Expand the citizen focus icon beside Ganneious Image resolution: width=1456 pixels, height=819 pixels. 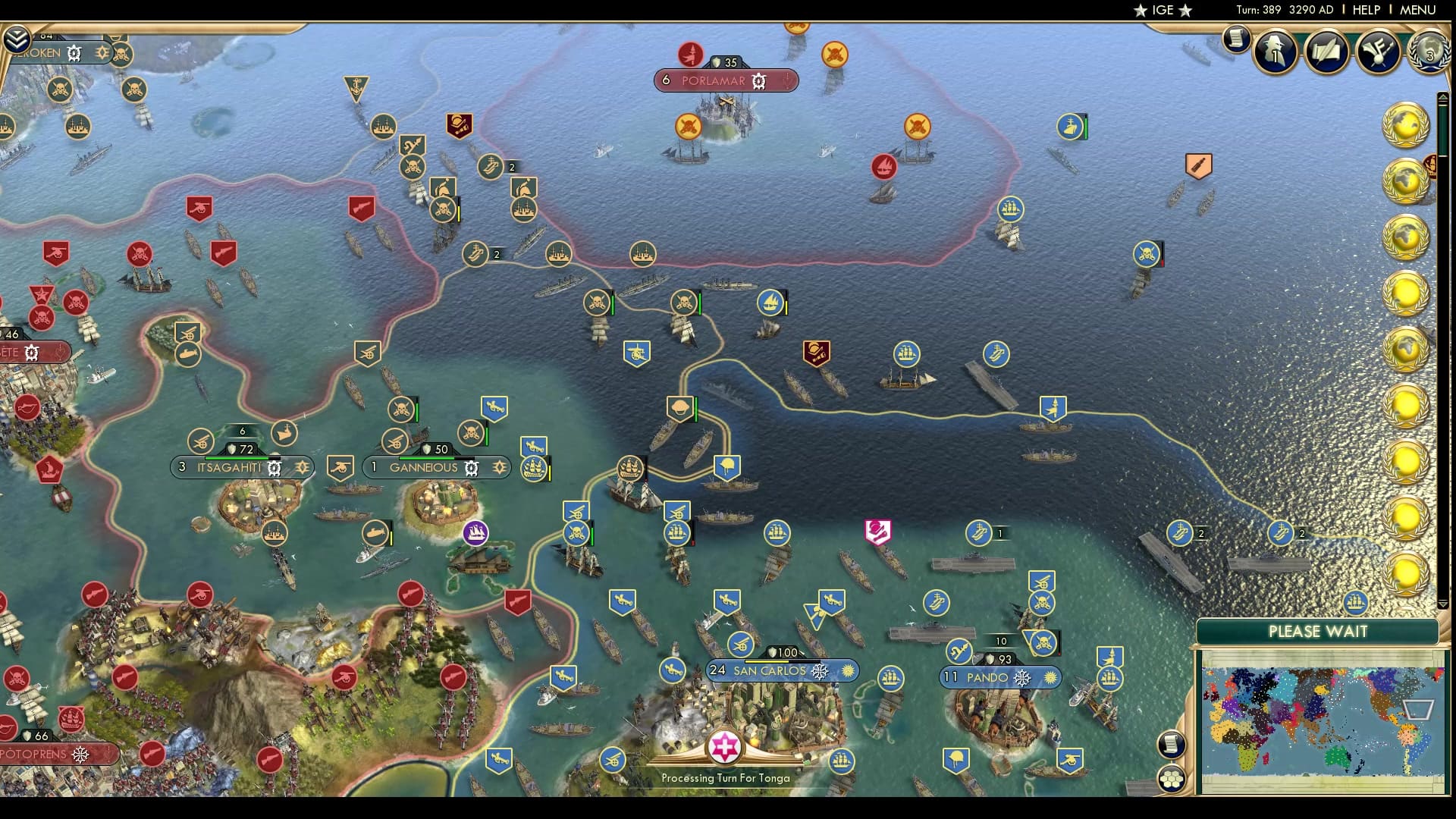tap(500, 468)
